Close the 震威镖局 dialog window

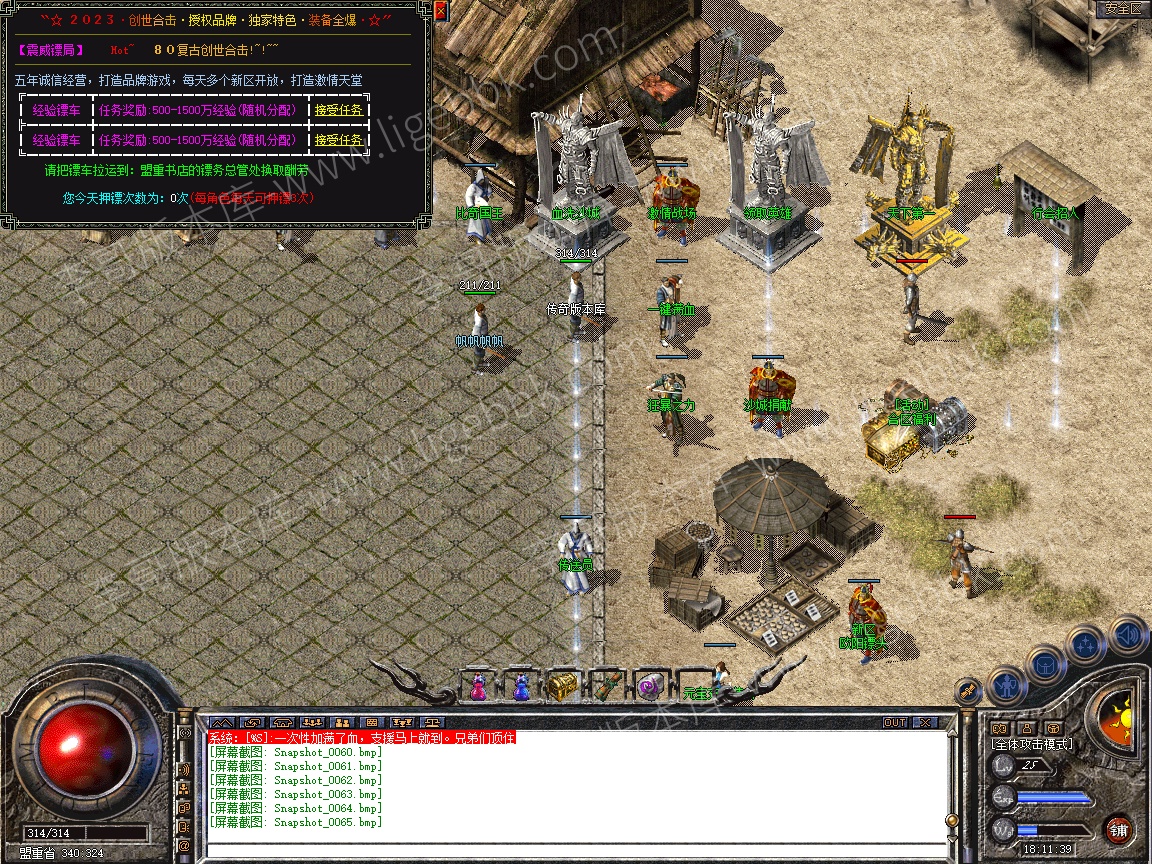[440, 12]
